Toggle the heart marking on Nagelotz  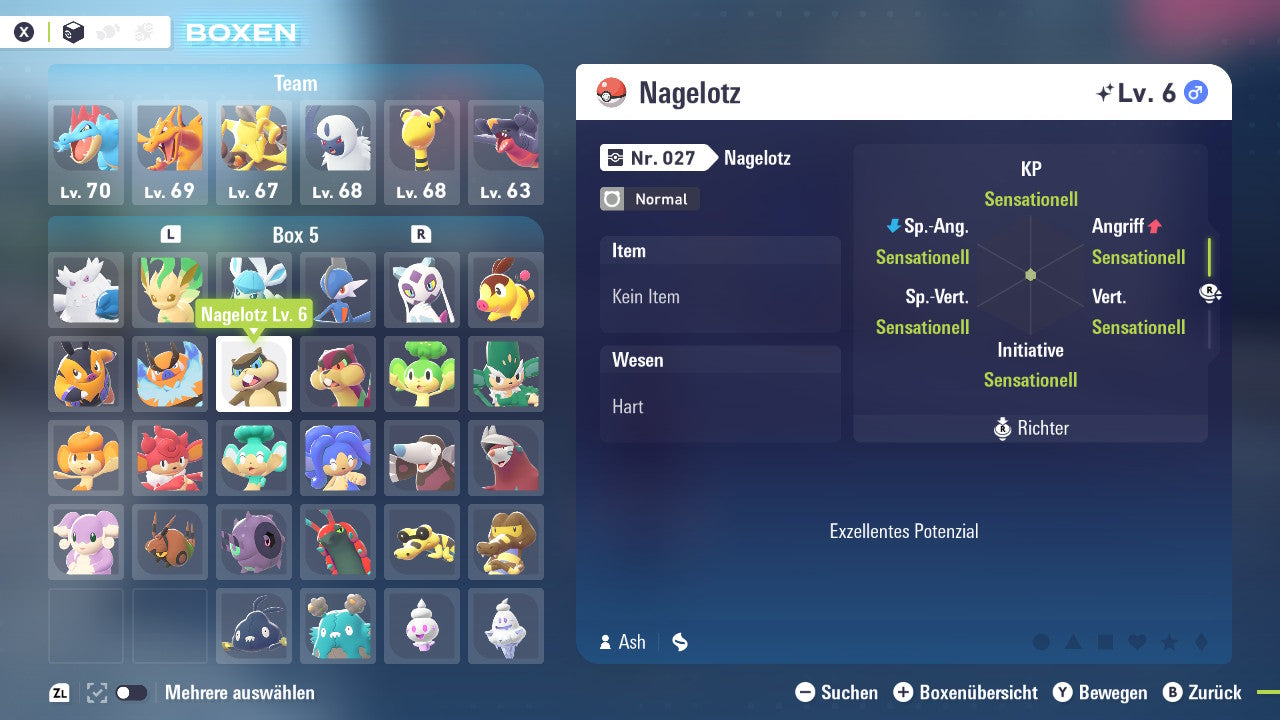pos(1137,642)
